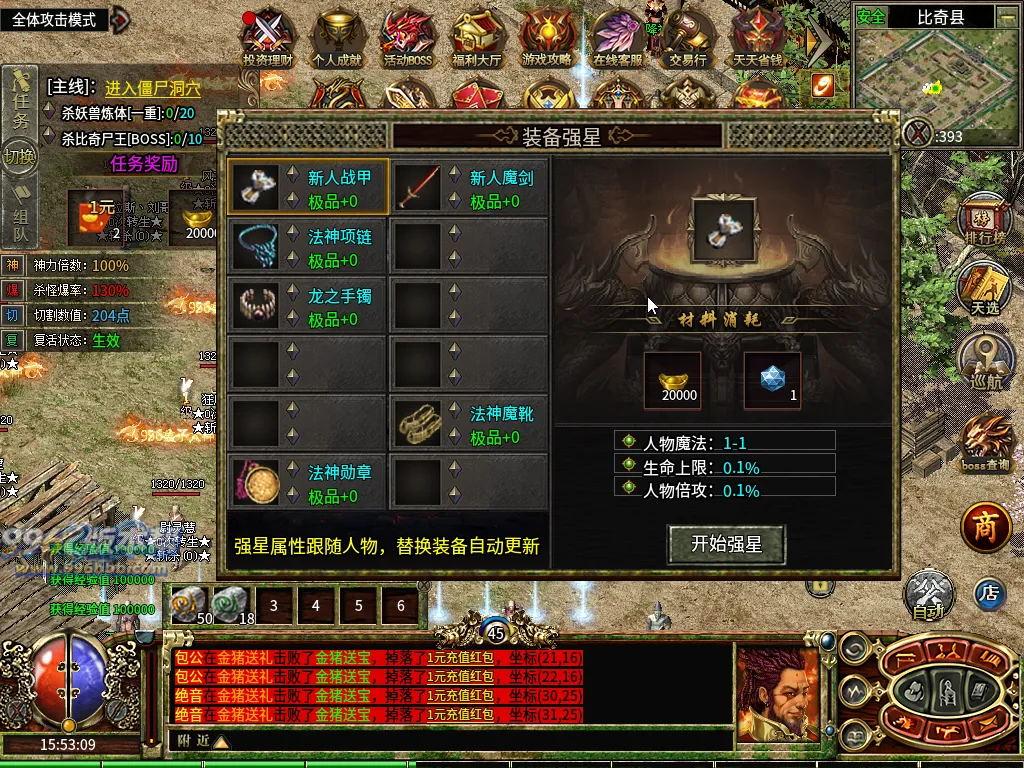Choose the 法神勋章 medal slot
Image resolution: width=1024 pixels, height=768 pixels.
tap(307, 482)
